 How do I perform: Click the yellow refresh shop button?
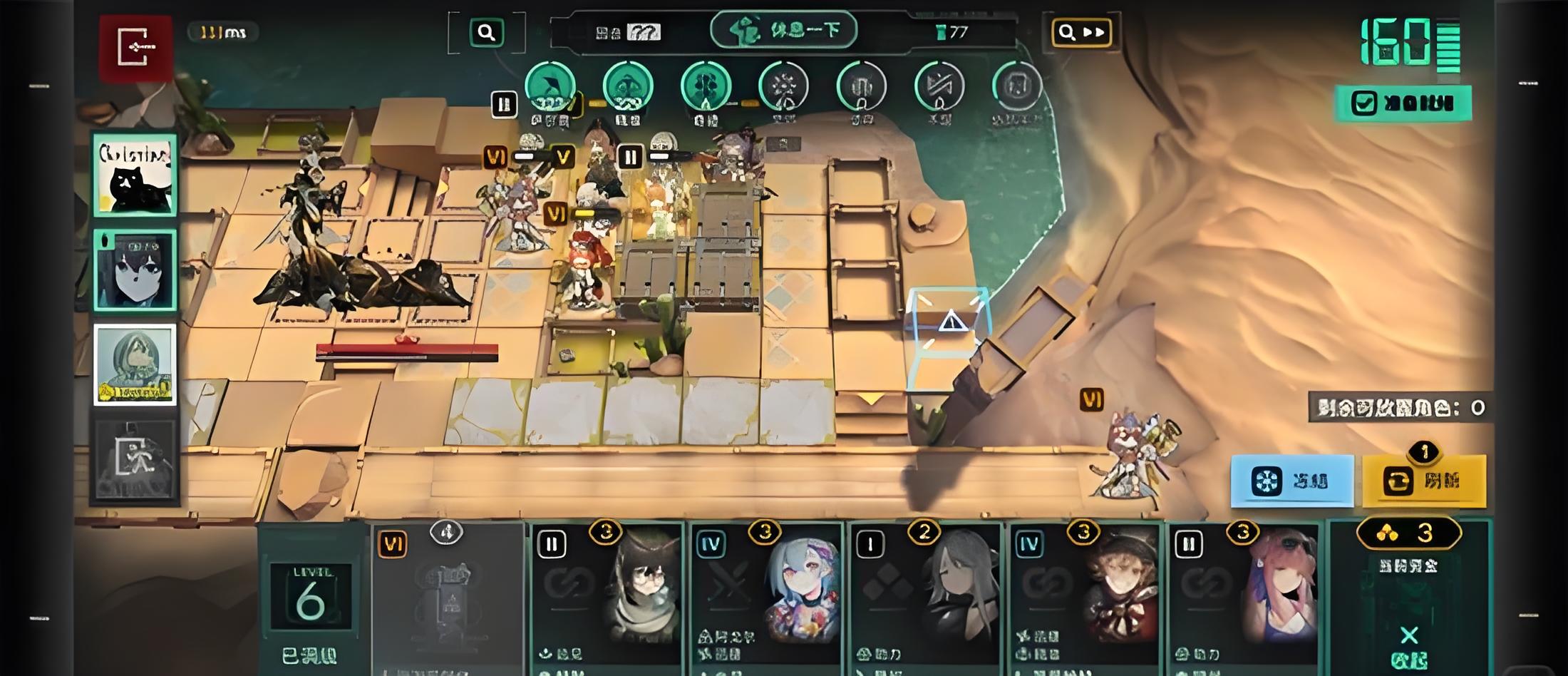(1424, 481)
